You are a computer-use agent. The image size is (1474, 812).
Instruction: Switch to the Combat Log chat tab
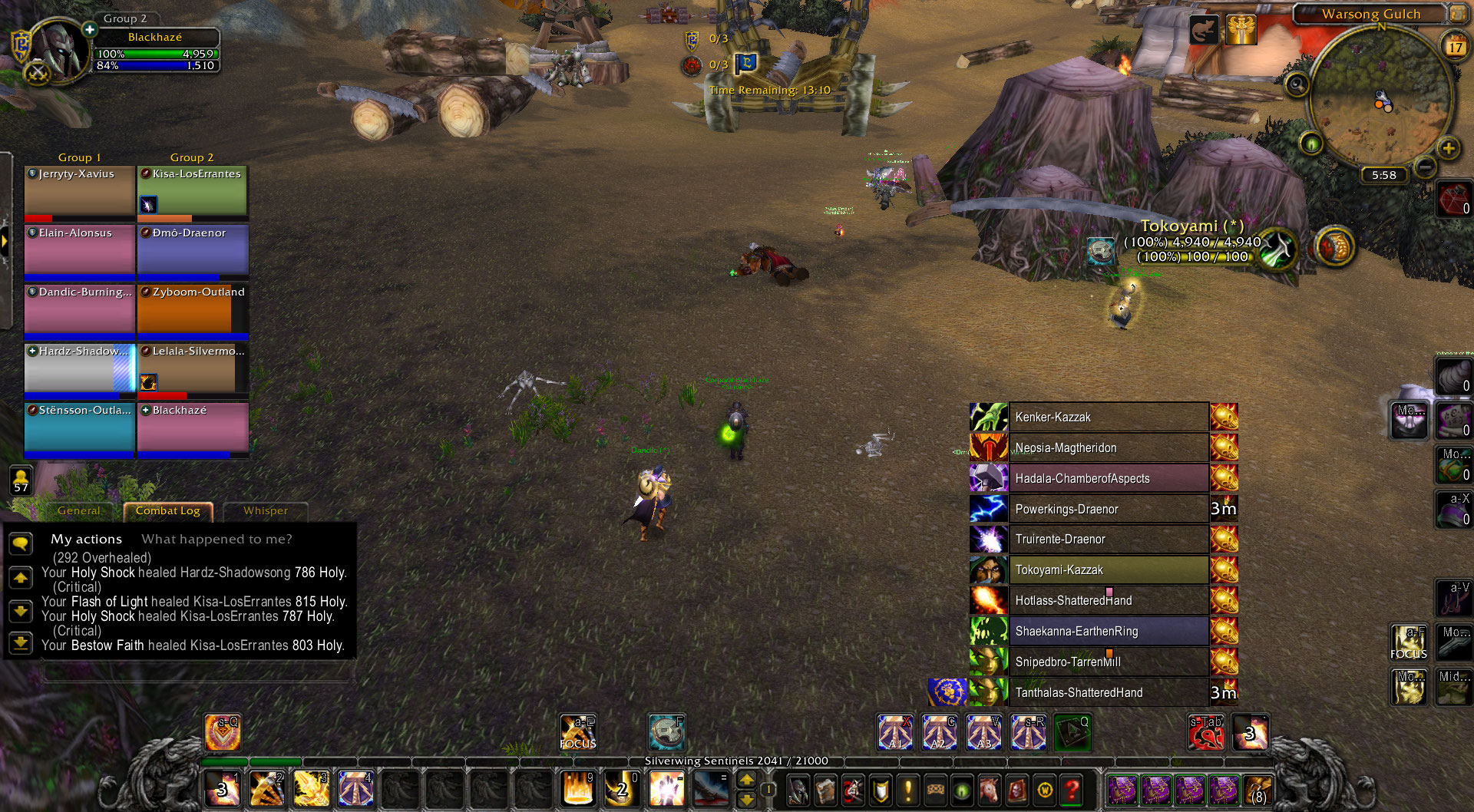pos(167,511)
